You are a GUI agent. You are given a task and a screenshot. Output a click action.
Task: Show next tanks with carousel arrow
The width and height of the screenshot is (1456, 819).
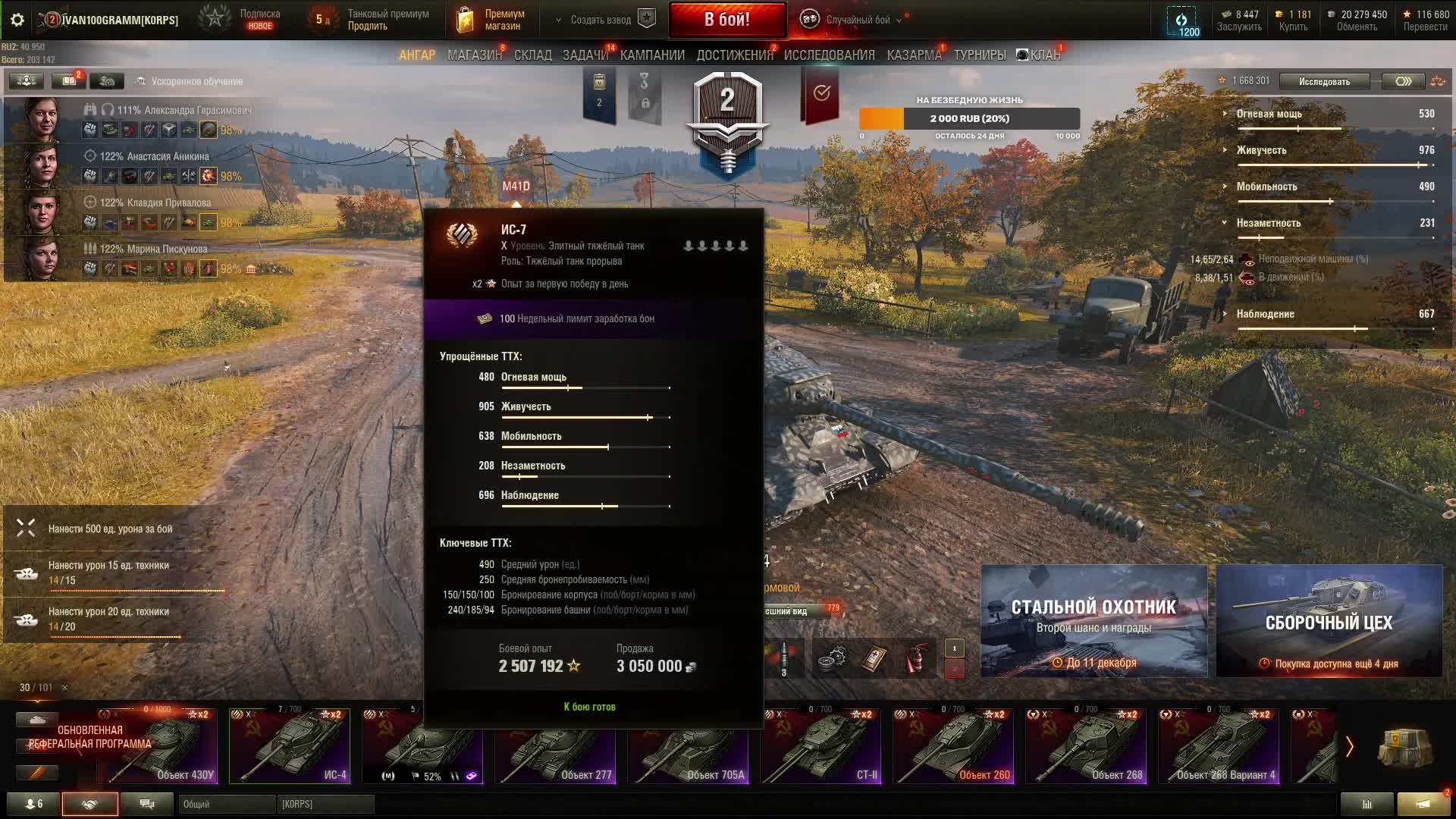click(1349, 747)
